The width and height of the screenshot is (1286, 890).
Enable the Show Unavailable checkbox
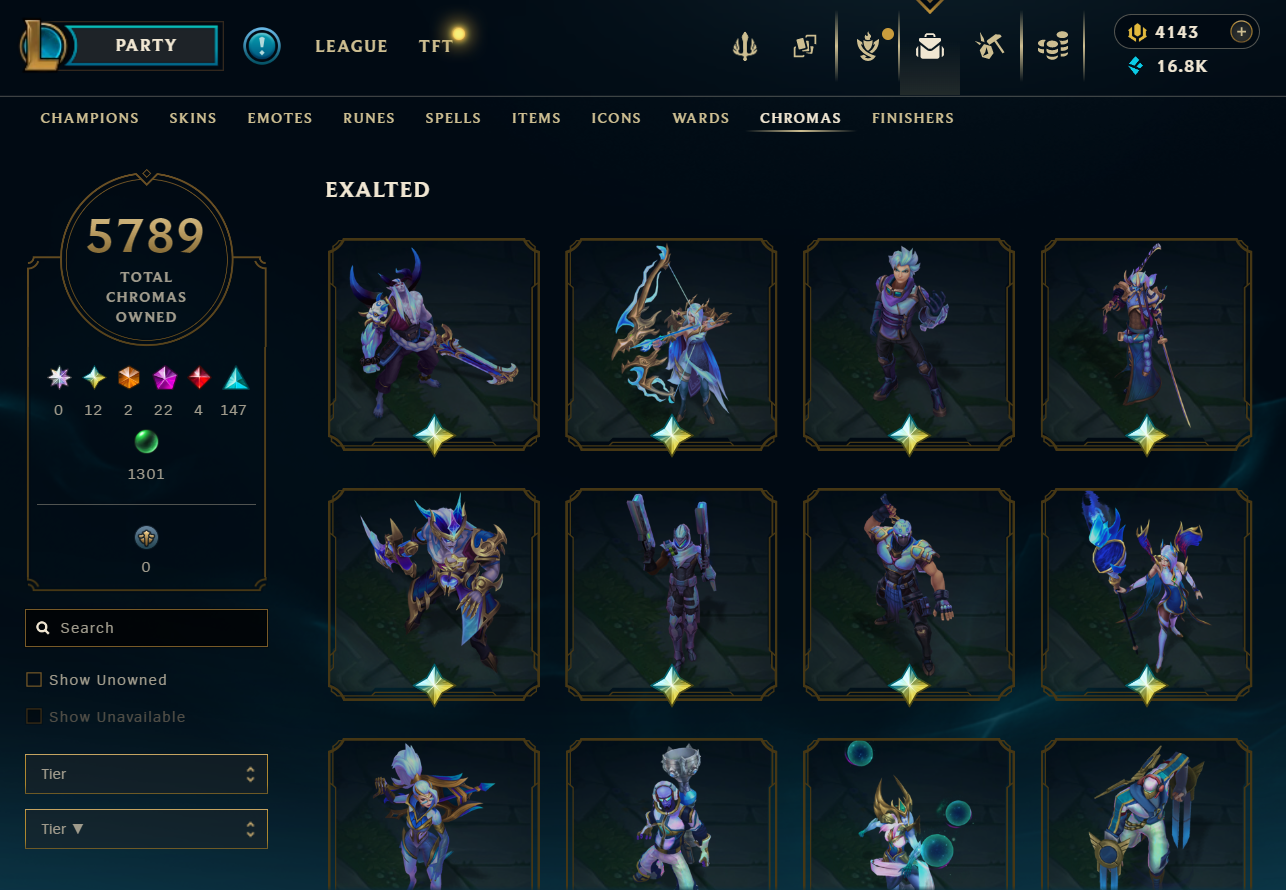pyautogui.click(x=33, y=716)
